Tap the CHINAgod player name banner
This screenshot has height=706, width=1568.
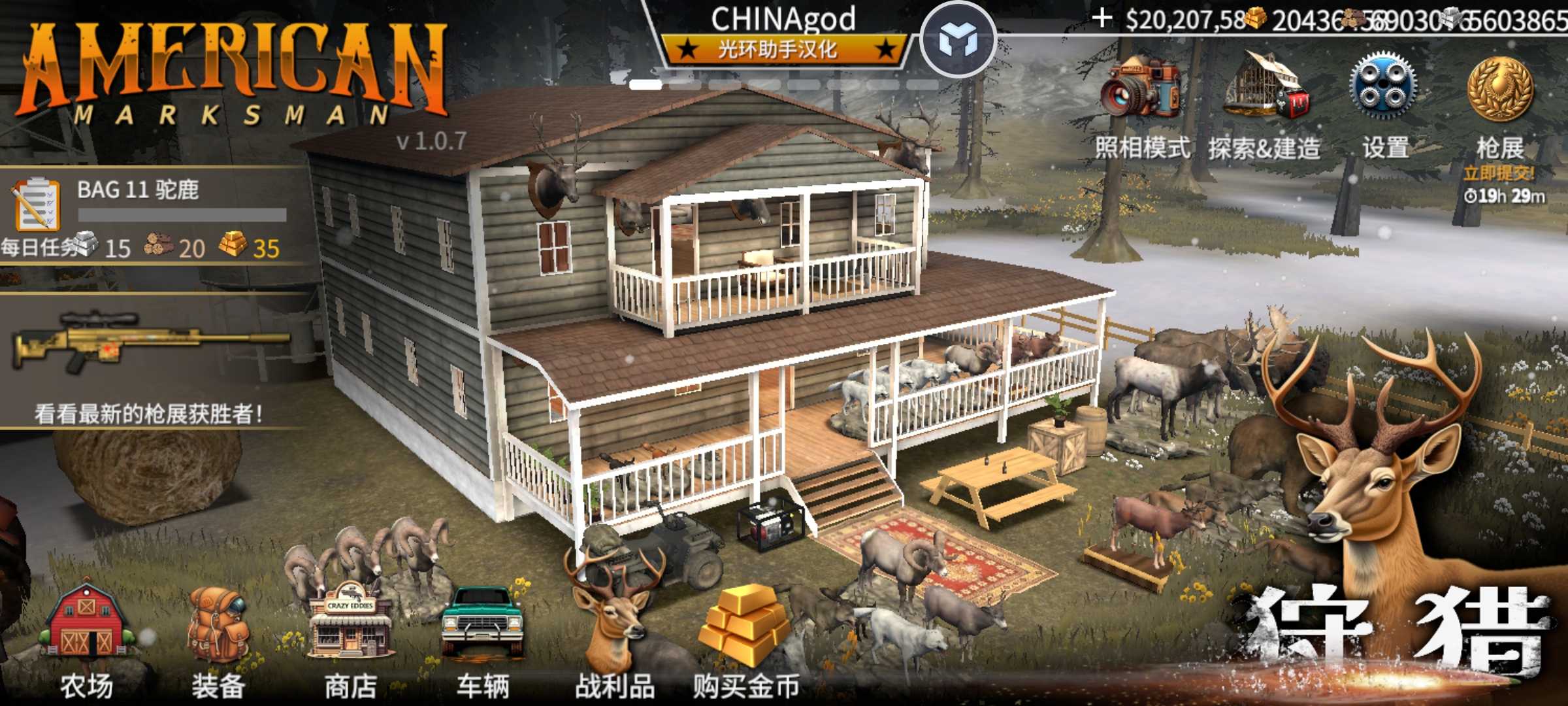coord(784,34)
